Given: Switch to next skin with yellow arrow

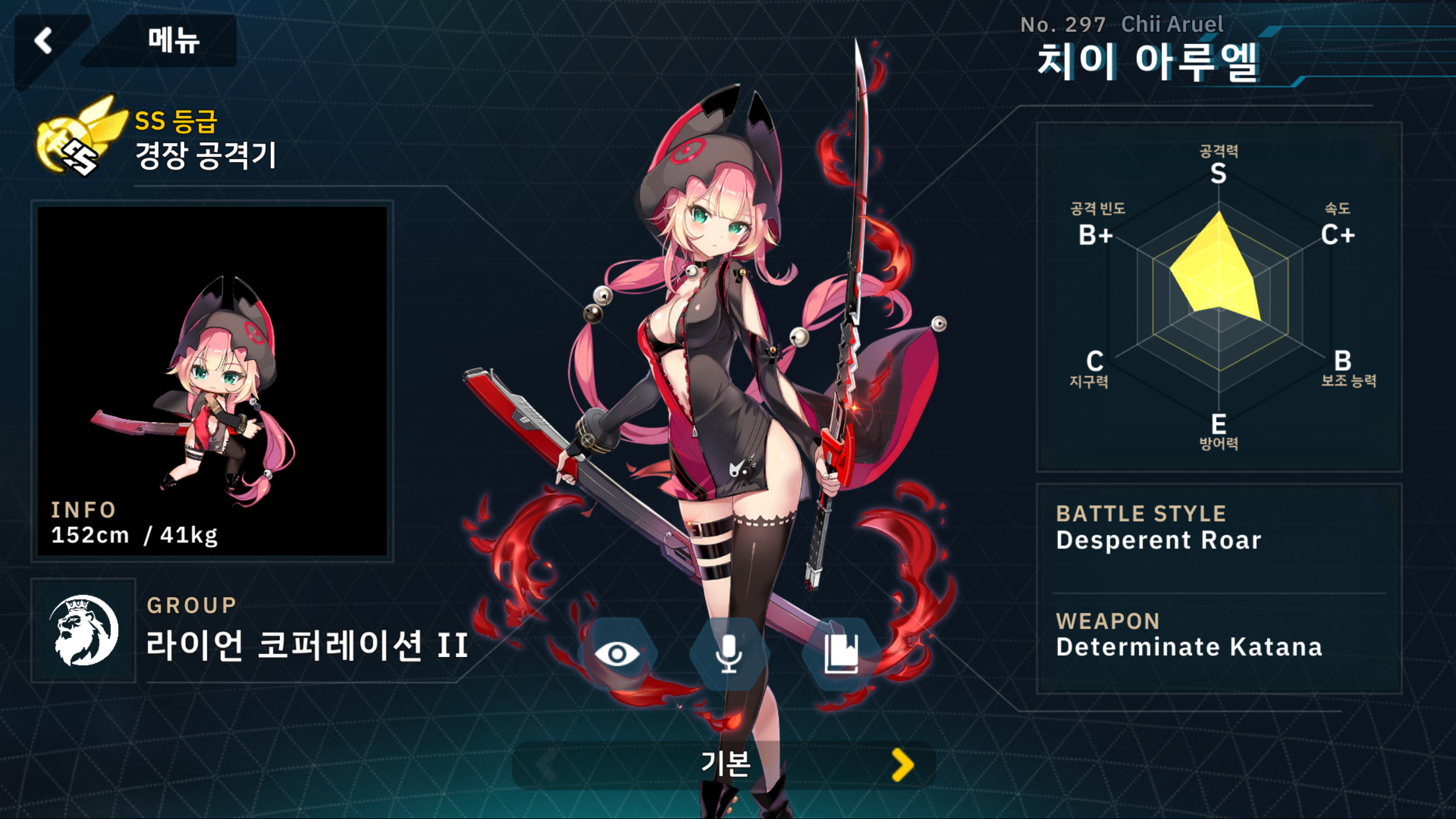Looking at the screenshot, I should tap(902, 764).
